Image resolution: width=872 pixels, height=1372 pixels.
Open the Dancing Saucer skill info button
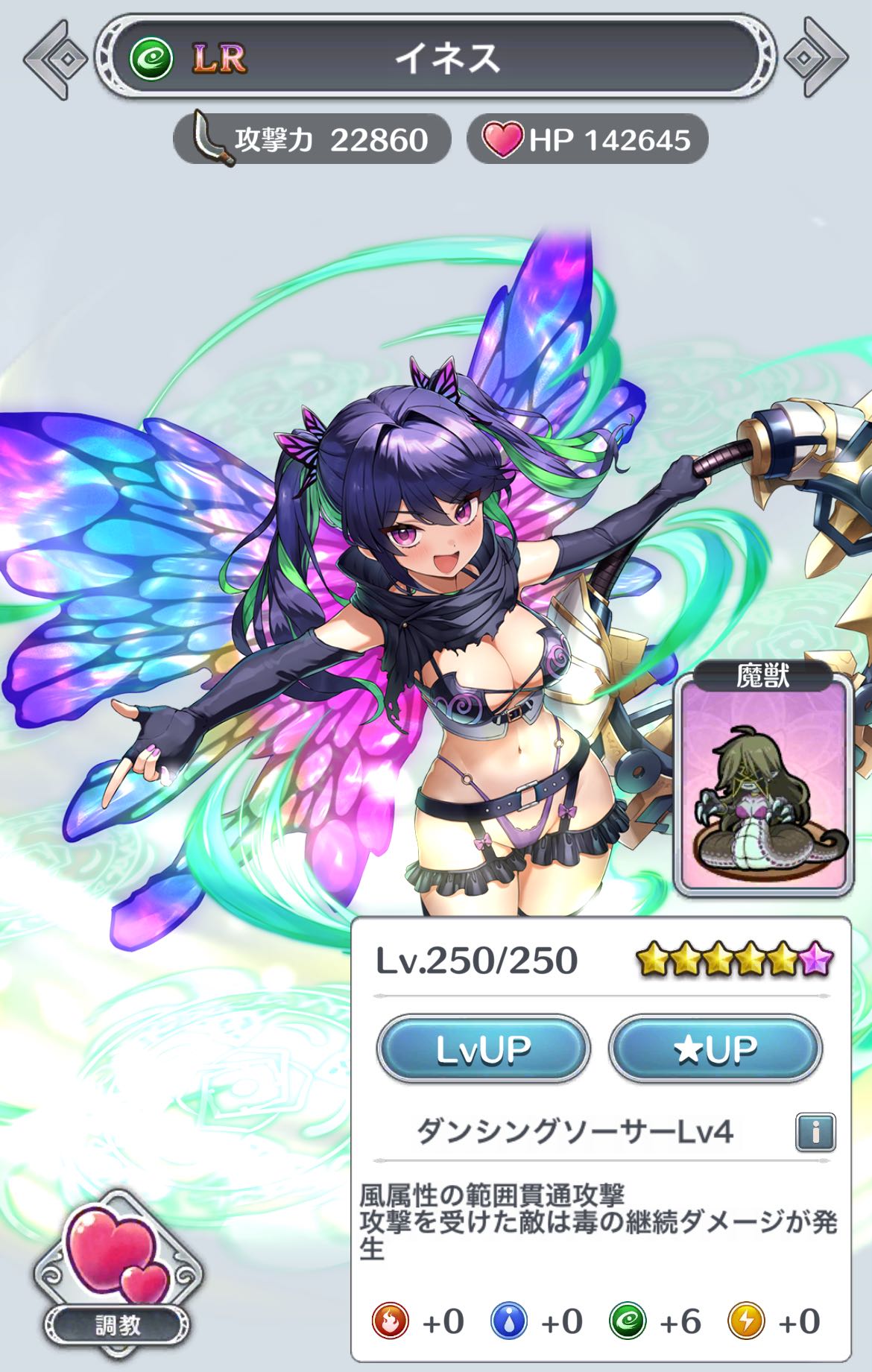tap(815, 1133)
